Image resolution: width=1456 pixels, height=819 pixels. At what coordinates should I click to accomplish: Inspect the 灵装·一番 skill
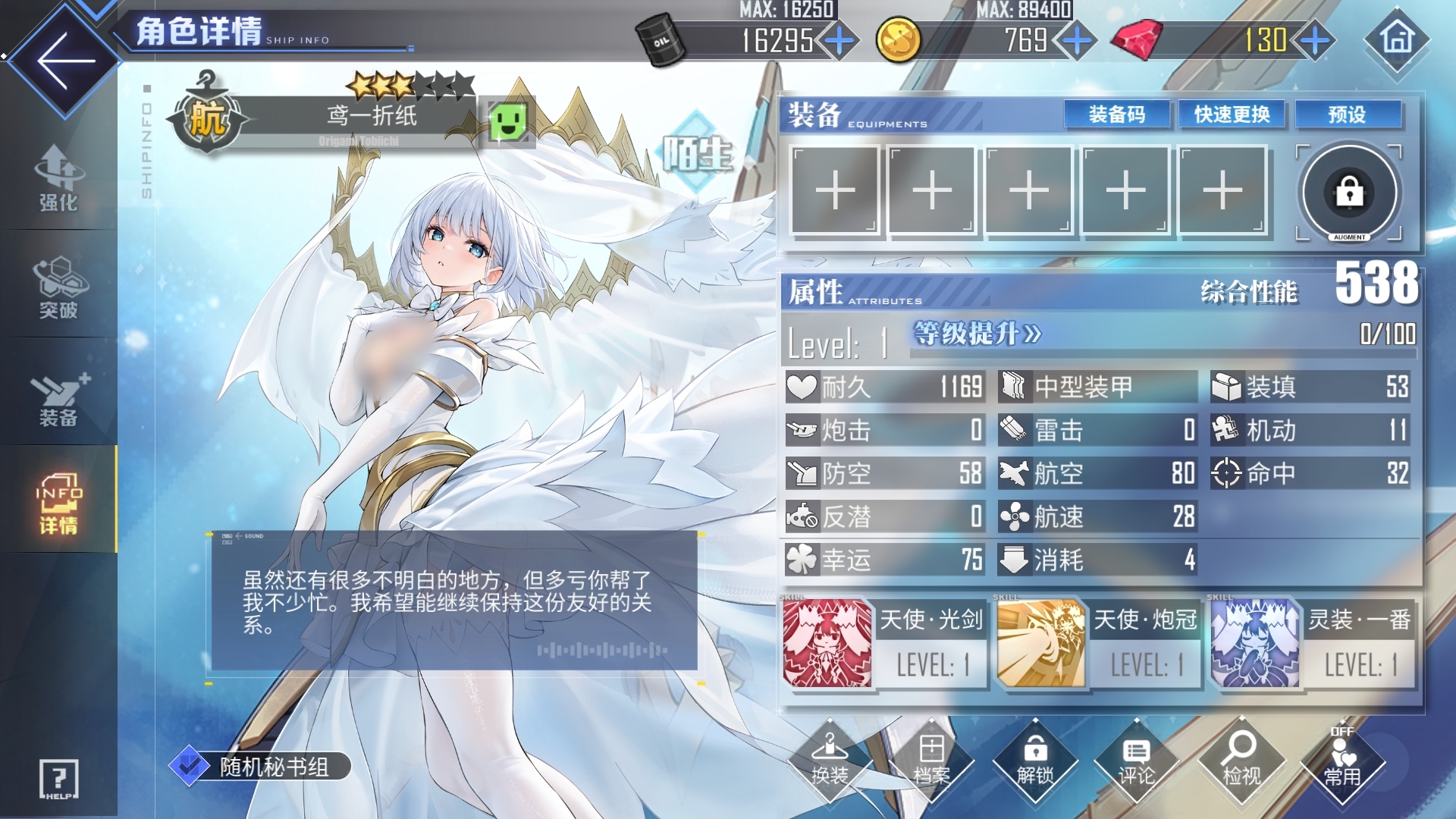[1256, 644]
